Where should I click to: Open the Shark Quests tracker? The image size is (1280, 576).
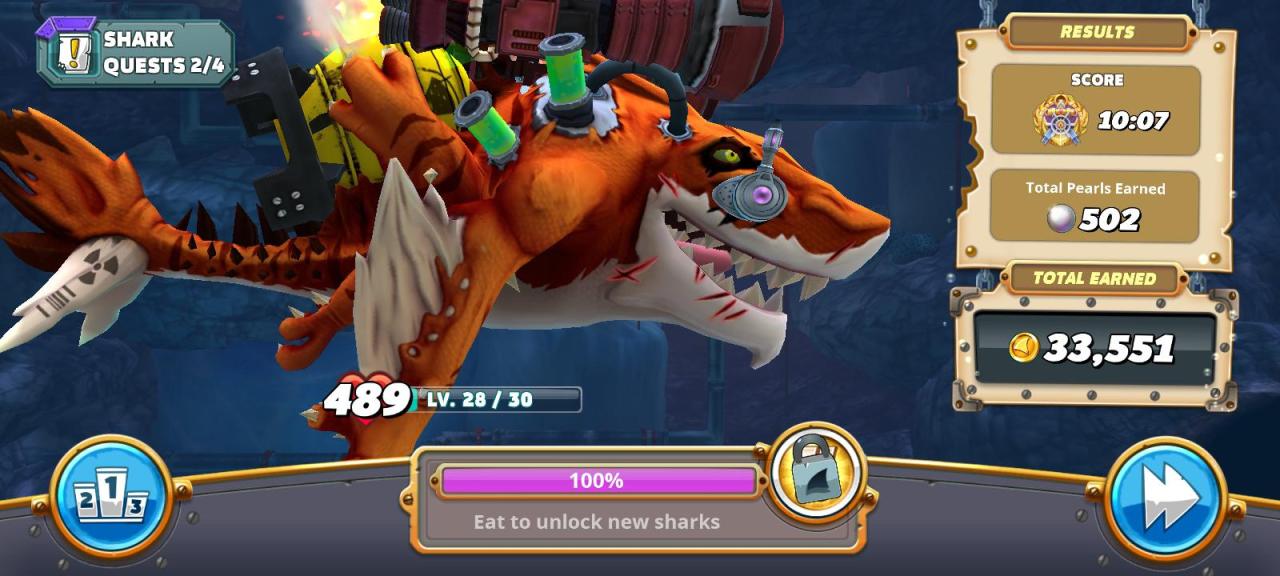pyautogui.click(x=135, y=53)
